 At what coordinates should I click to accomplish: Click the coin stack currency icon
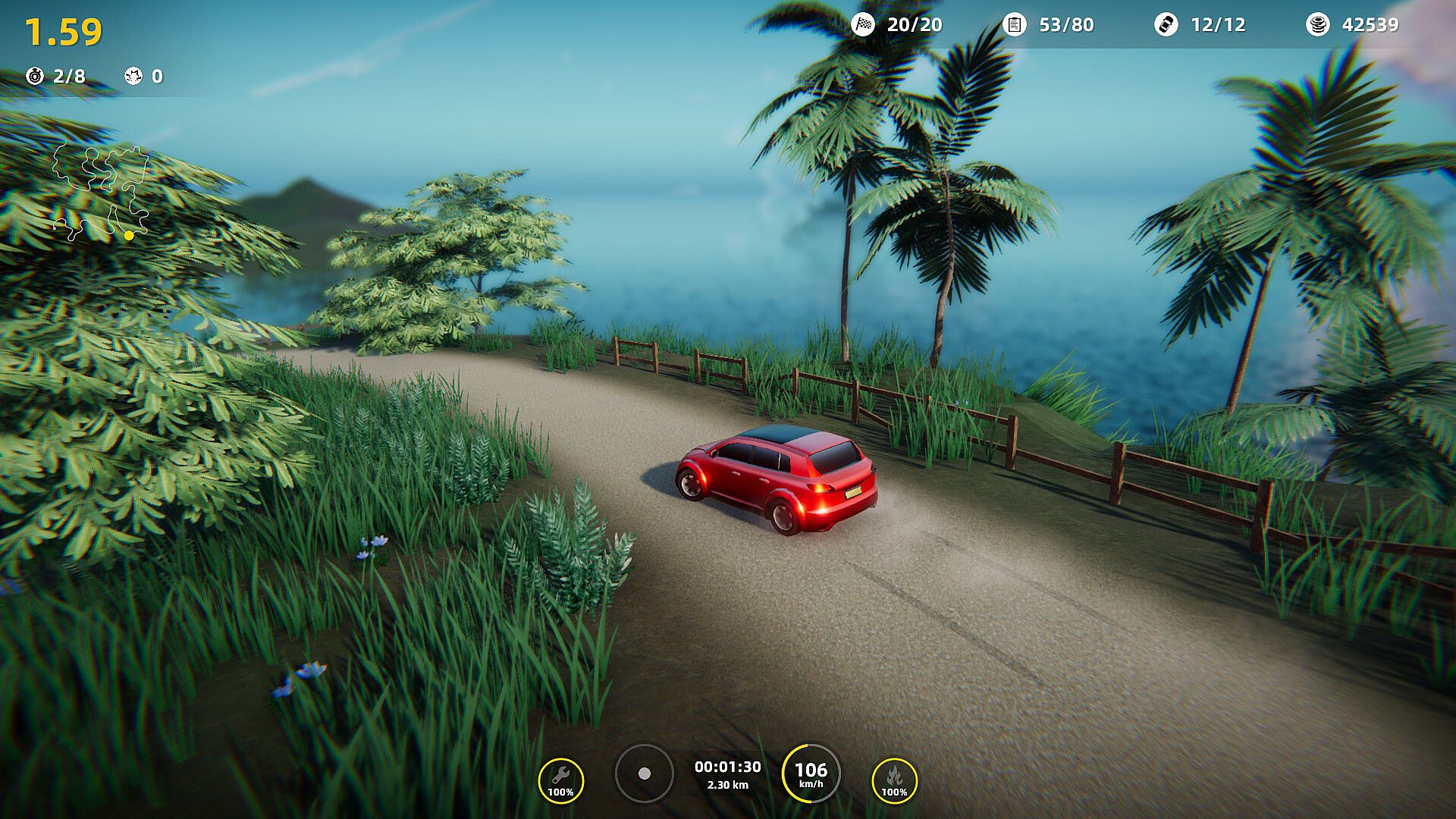(1318, 25)
